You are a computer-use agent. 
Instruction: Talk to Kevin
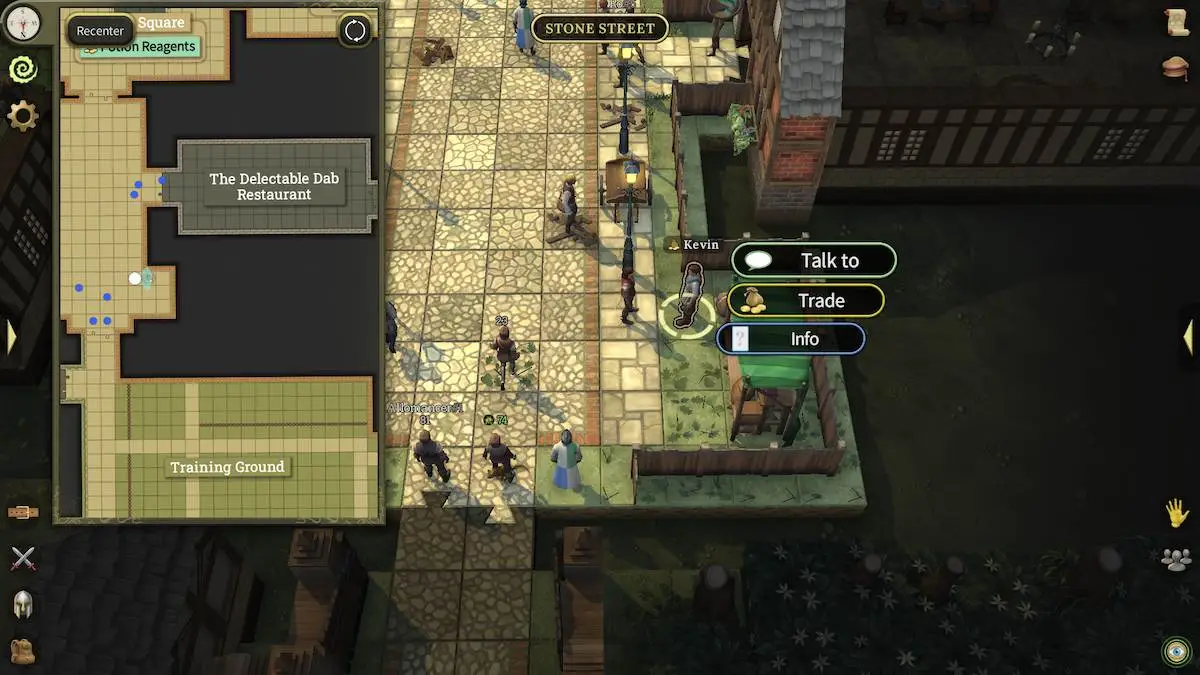click(x=814, y=261)
